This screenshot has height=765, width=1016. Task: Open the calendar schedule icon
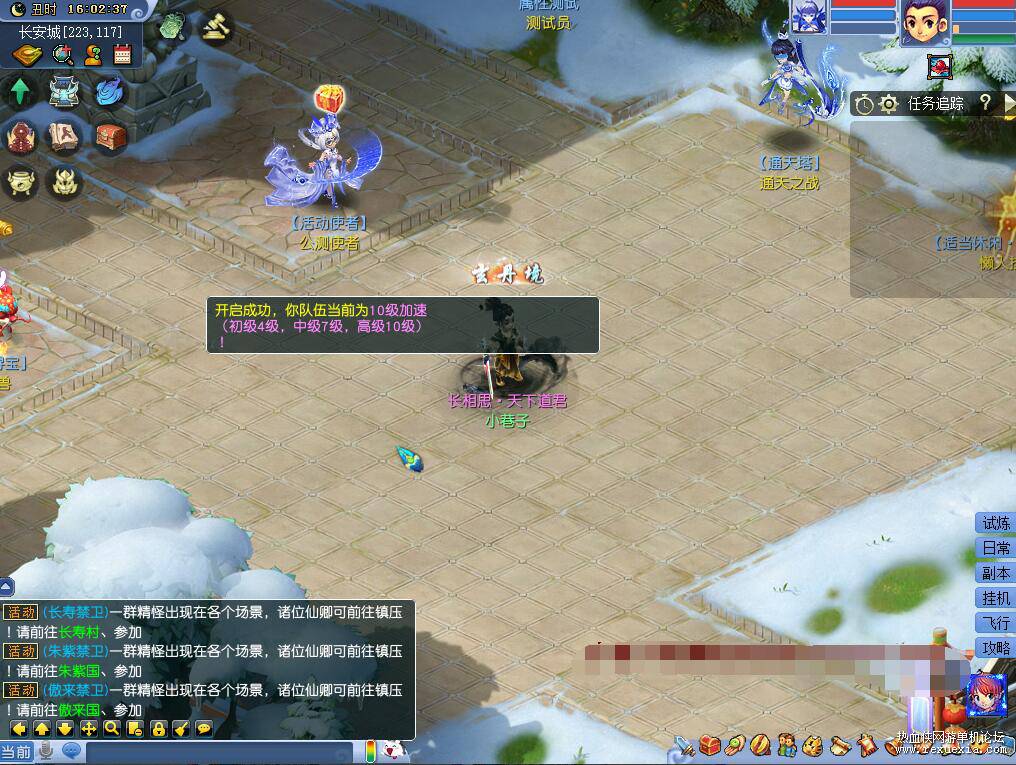tap(123, 54)
